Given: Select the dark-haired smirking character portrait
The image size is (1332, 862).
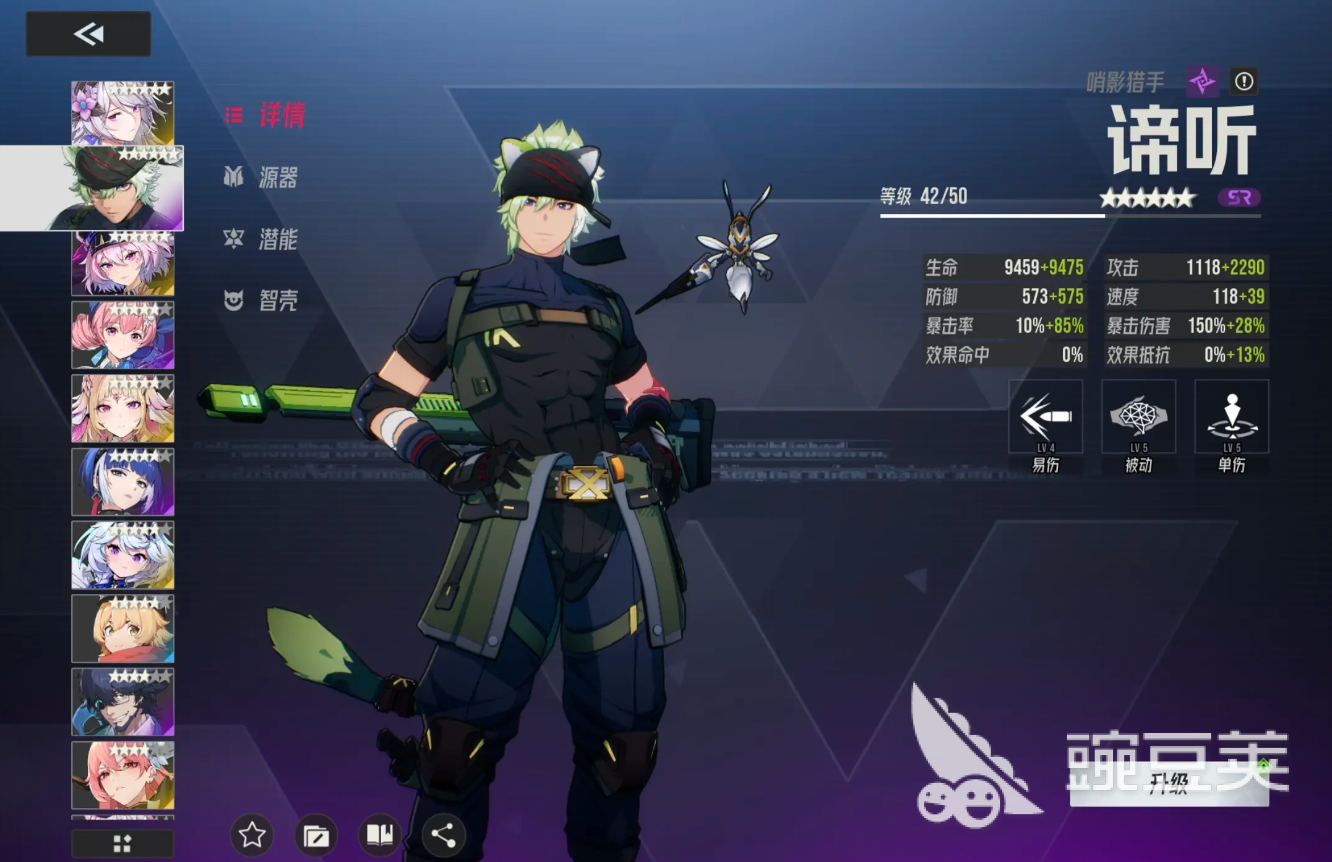Looking at the screenshot, I should point(122,701).
